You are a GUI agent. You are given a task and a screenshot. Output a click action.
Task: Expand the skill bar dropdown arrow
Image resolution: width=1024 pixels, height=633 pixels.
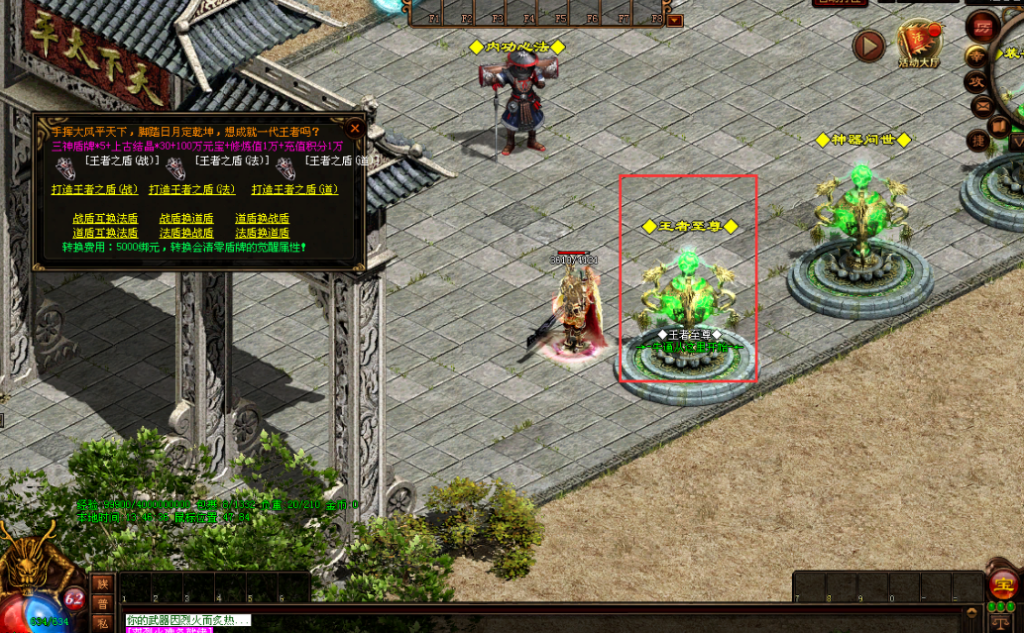[x=675, y=19]
